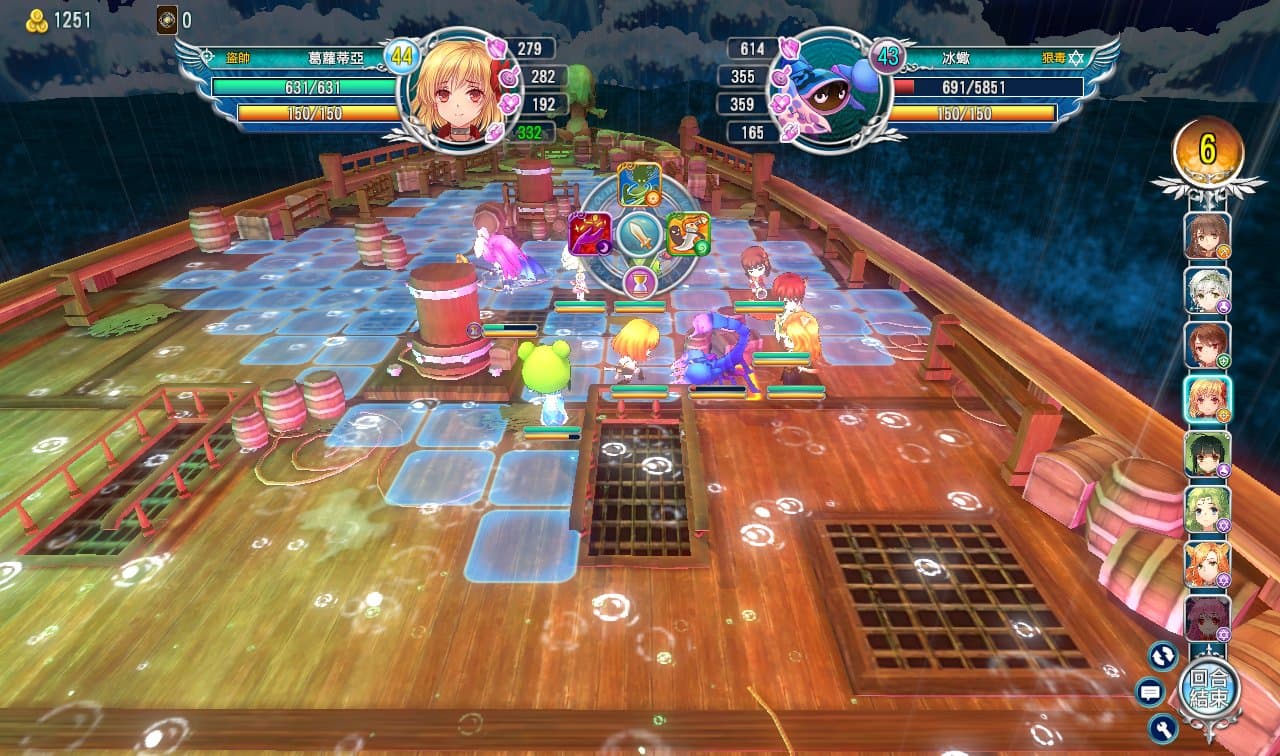Select the sword basic attack in the action wheel
The height and width of the screenshot is (756, 1280).
[638, 236]
